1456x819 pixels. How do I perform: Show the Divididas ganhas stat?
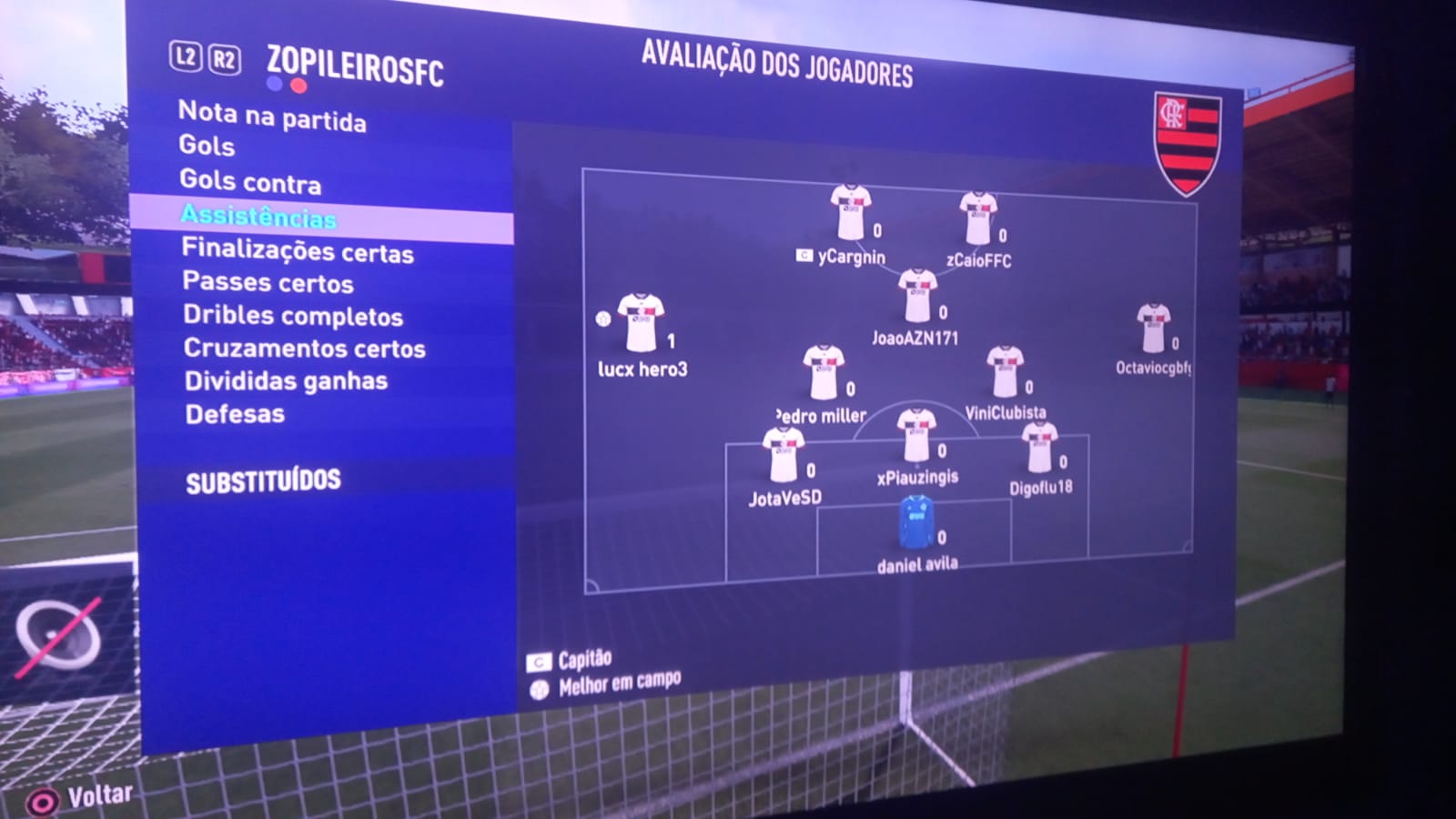(x=286, y=381)
